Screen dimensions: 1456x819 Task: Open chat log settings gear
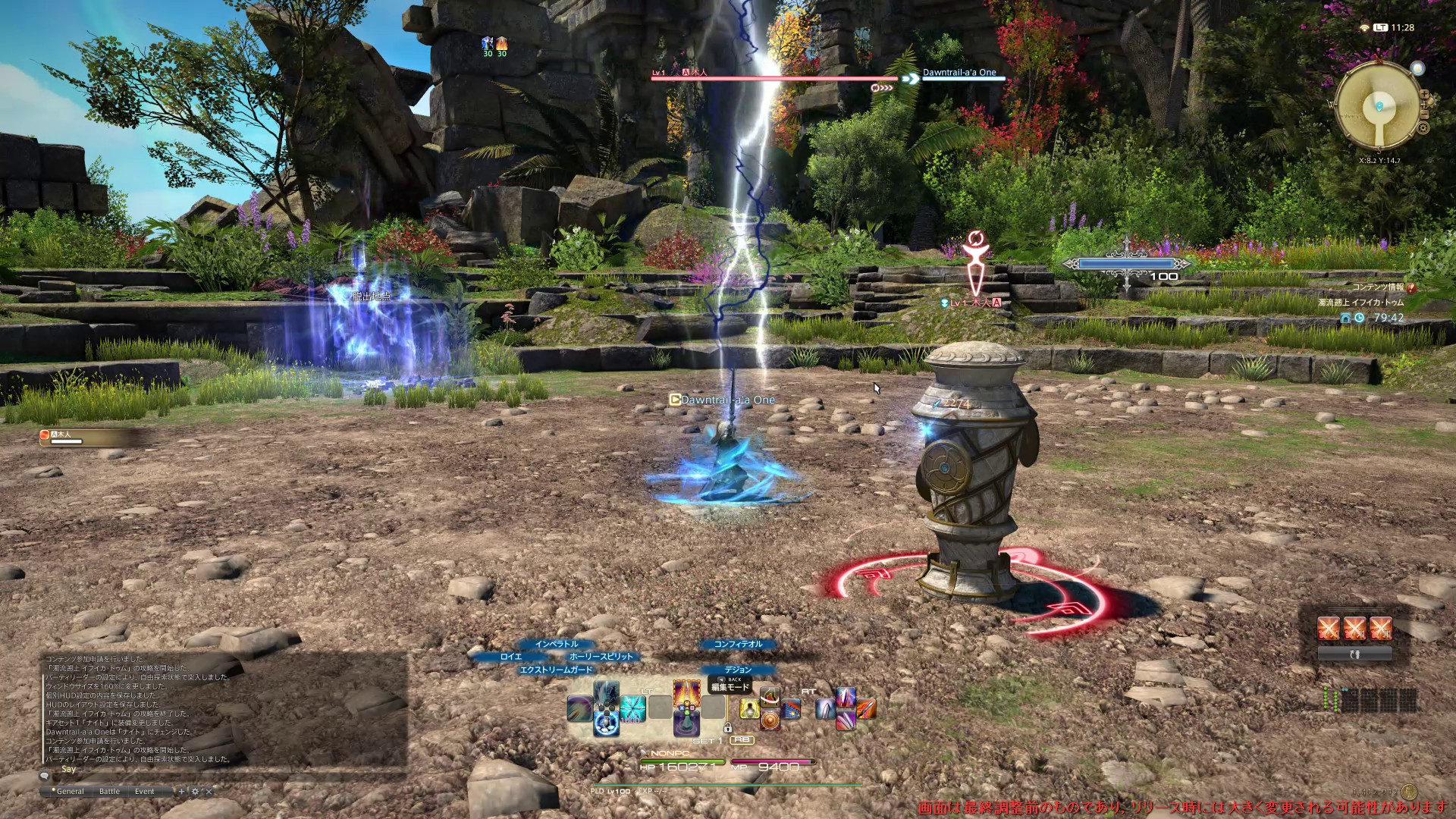pos(195,791)
